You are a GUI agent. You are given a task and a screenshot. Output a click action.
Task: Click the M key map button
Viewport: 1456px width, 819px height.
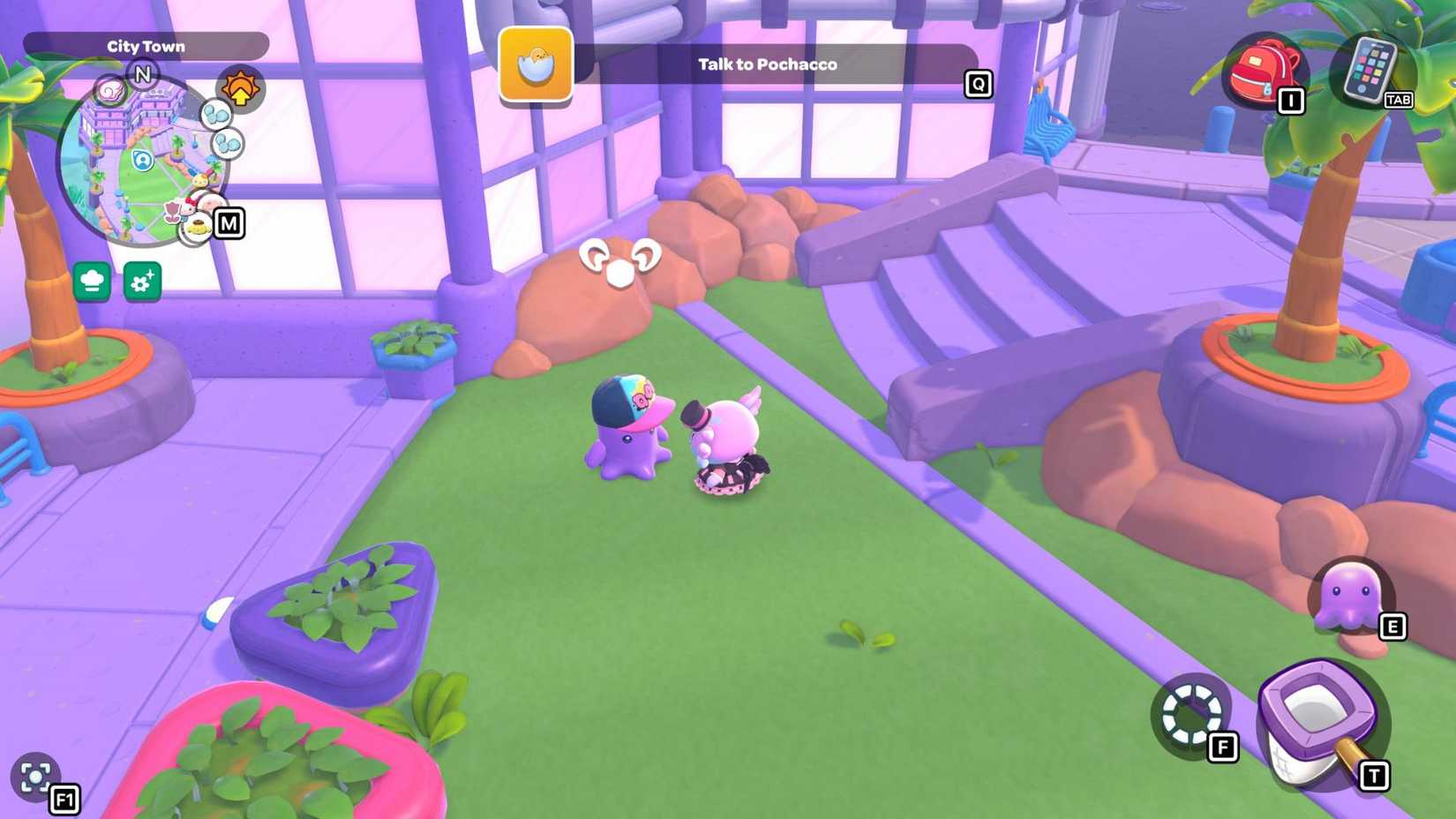[229, 224]
